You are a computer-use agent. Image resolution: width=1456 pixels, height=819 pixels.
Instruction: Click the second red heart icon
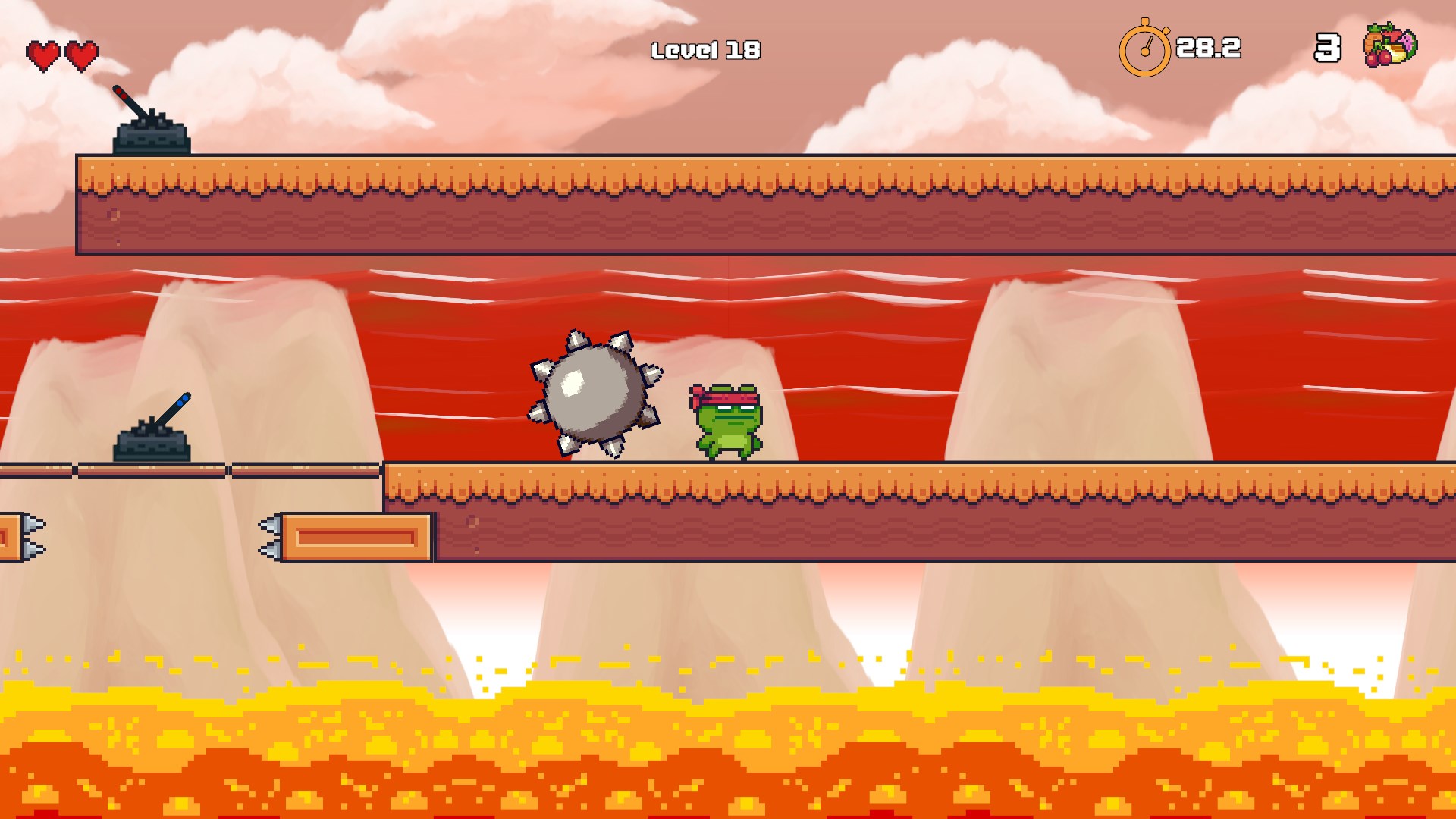80,54
